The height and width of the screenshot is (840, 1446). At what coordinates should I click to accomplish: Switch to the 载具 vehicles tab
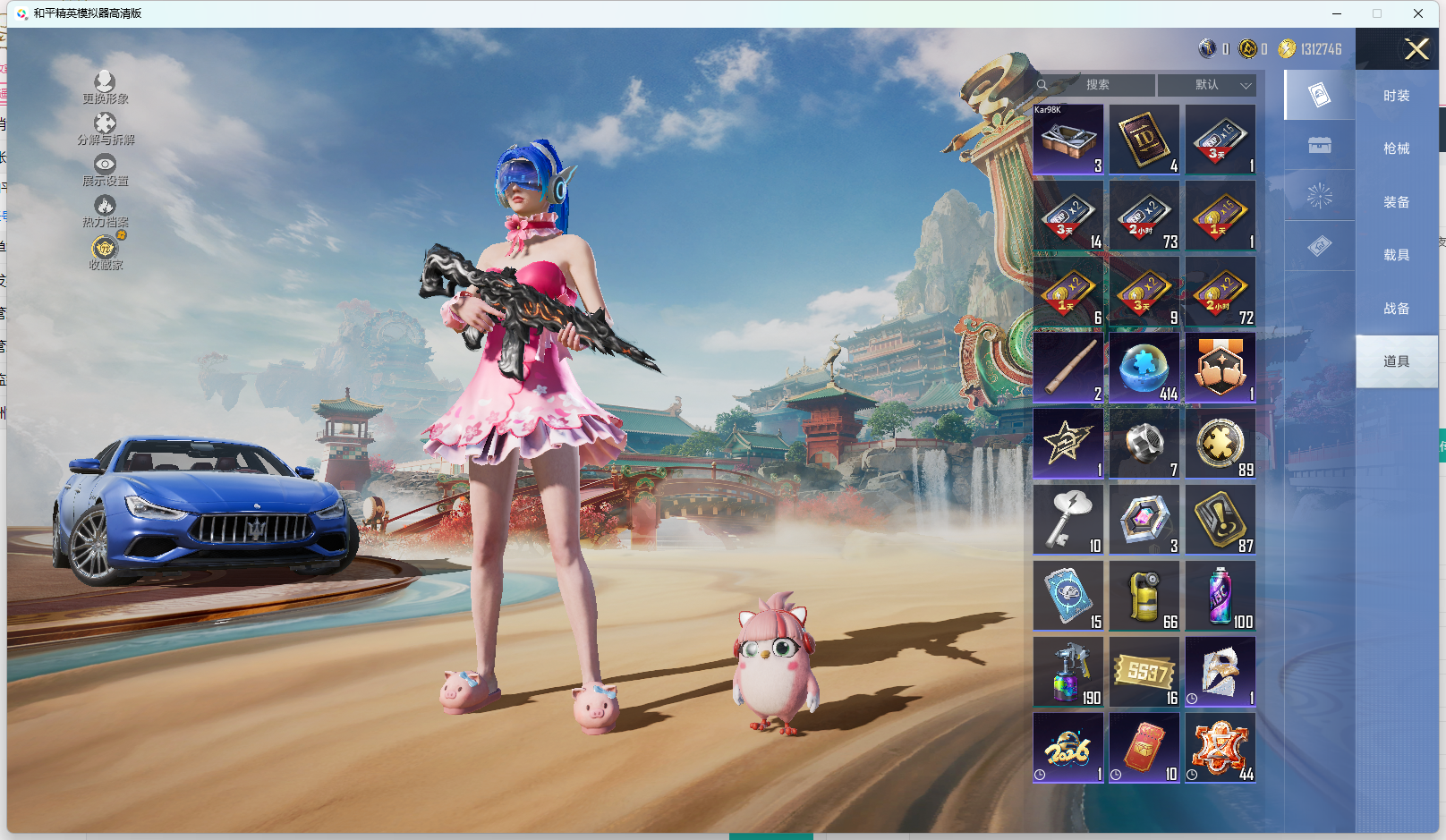(x=1396, y=255)
